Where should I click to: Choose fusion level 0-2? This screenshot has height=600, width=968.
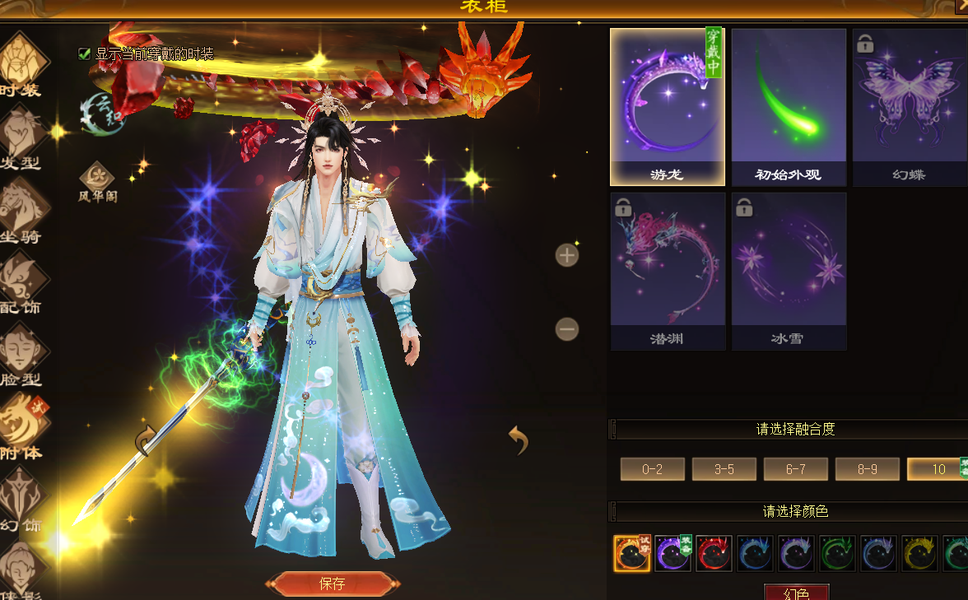(x=652, y=469)
